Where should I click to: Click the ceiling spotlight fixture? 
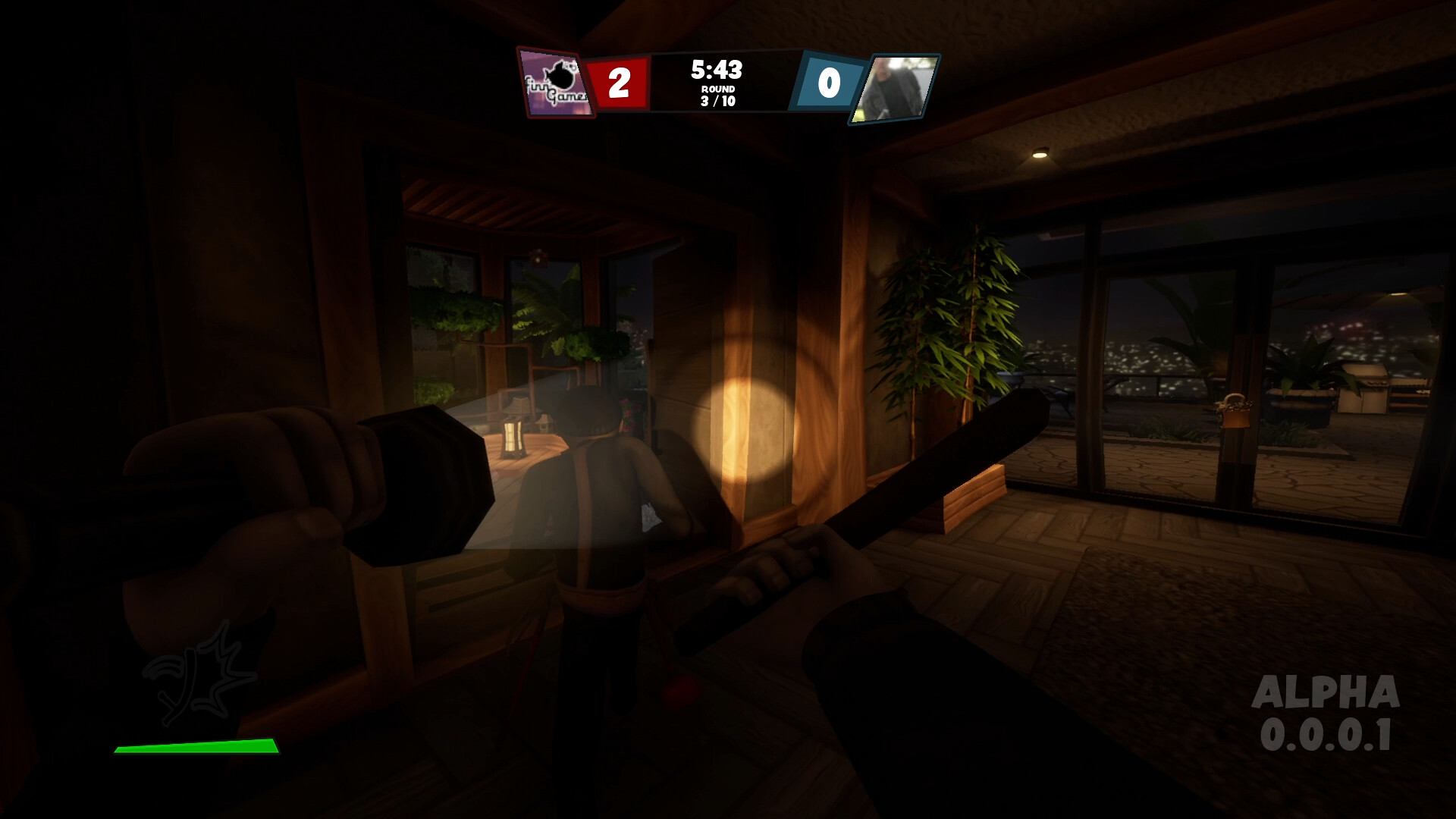pyautogui.click(x=1039, y=155)
